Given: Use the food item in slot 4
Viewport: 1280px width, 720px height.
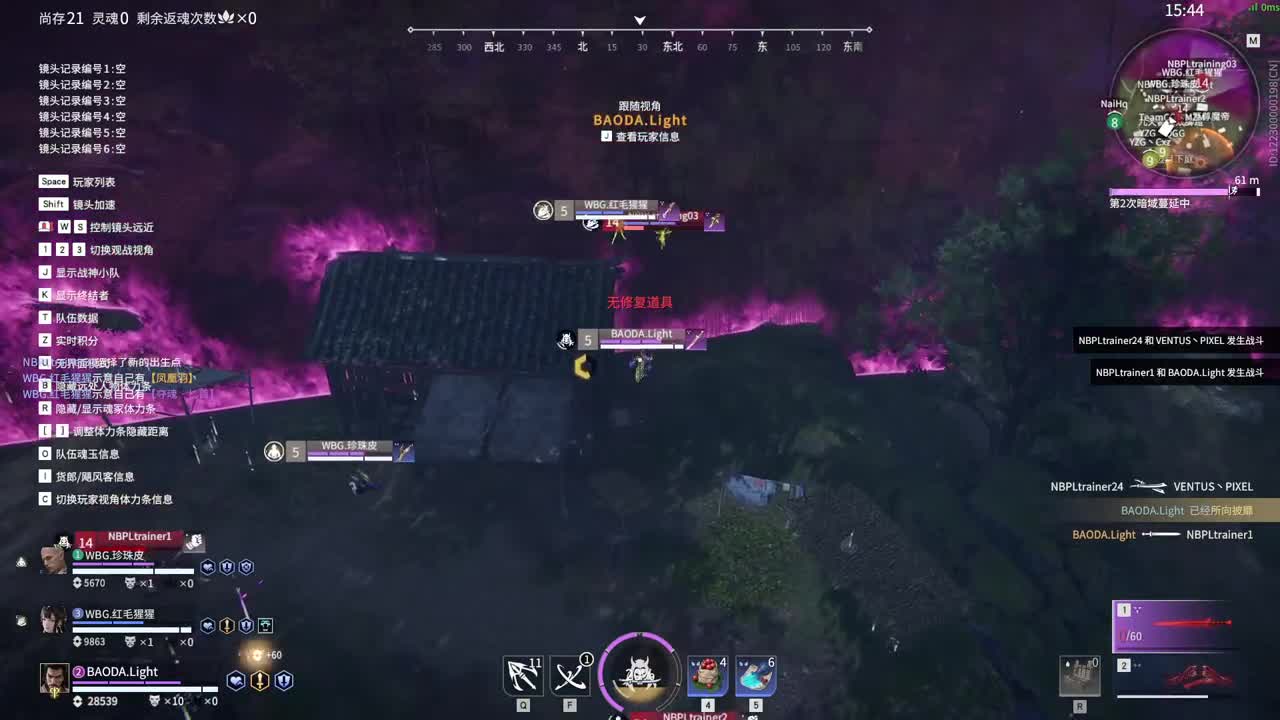Looking at the screenshot, I should point(707,676).
